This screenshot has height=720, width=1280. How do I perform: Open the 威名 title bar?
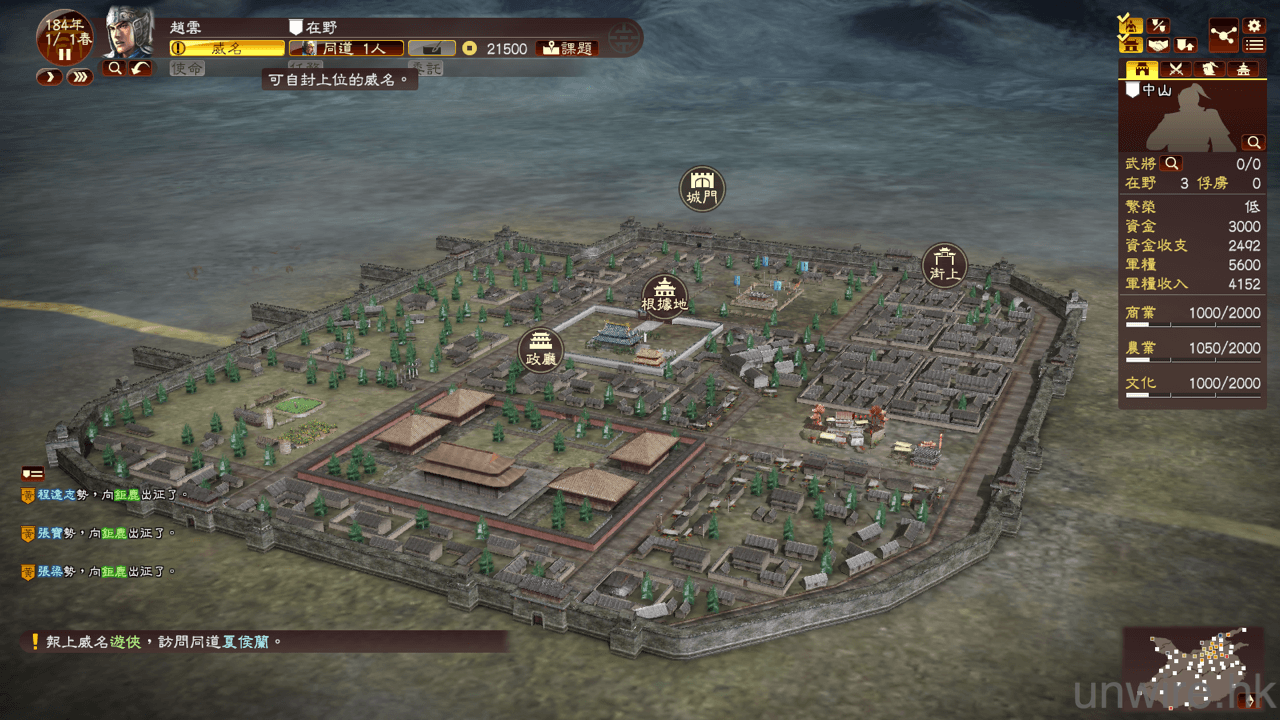pyautogui.click(x=227, y=48)
